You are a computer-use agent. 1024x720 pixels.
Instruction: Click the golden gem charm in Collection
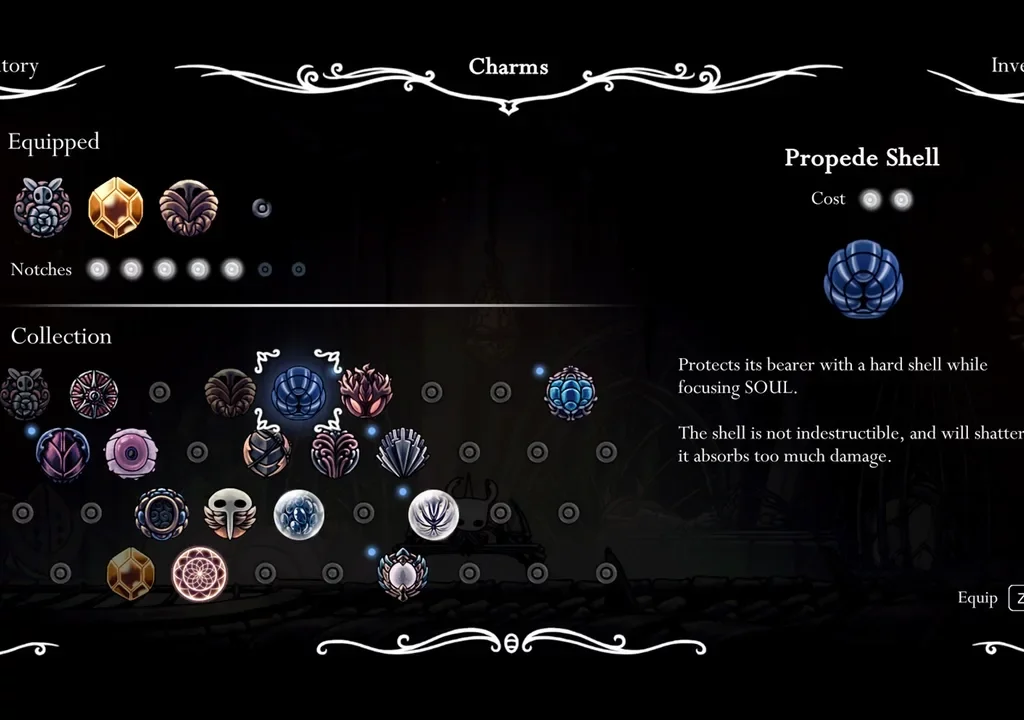coord(131,574)
